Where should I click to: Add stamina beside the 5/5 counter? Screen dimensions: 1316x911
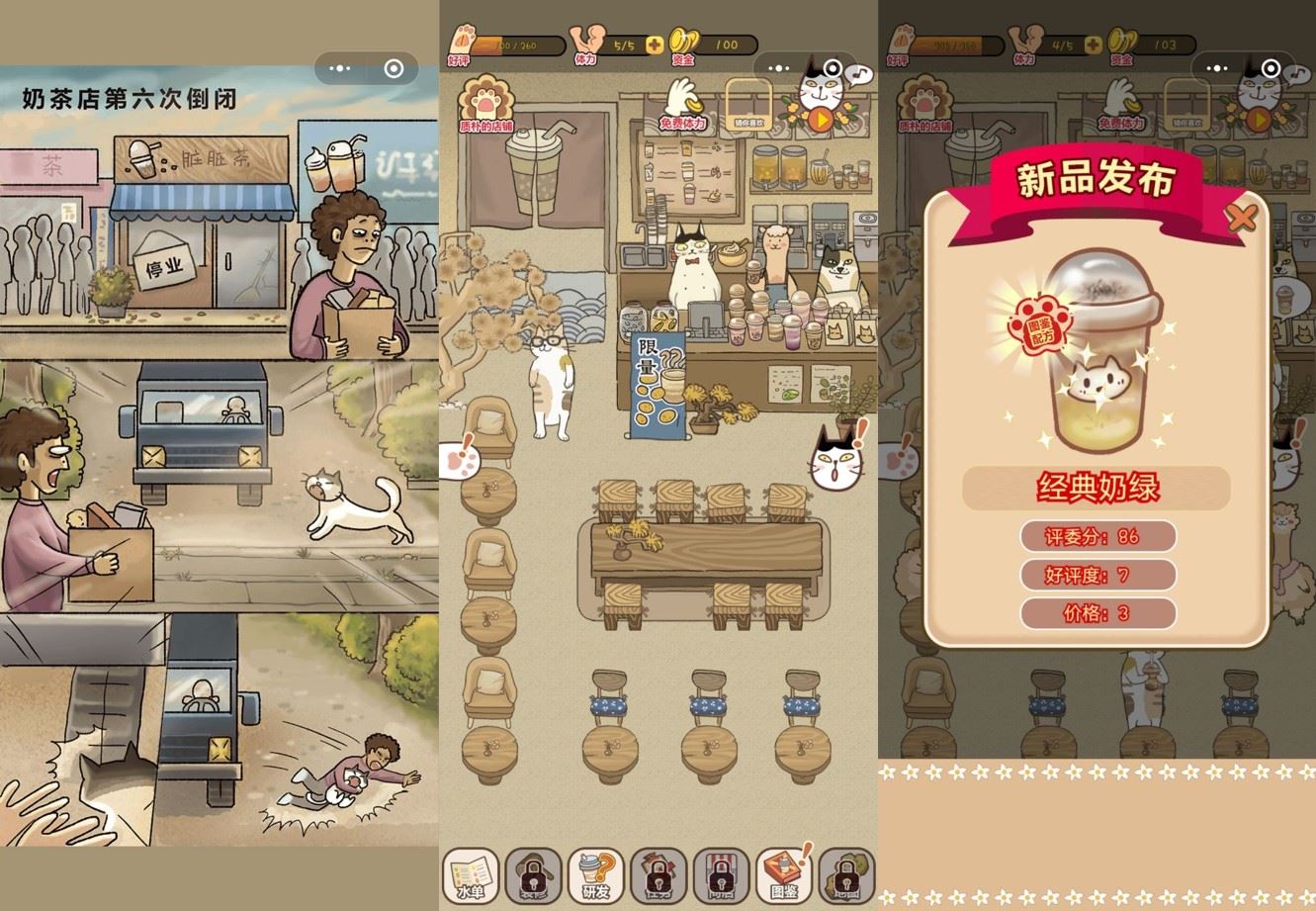(x=655, y=45)
